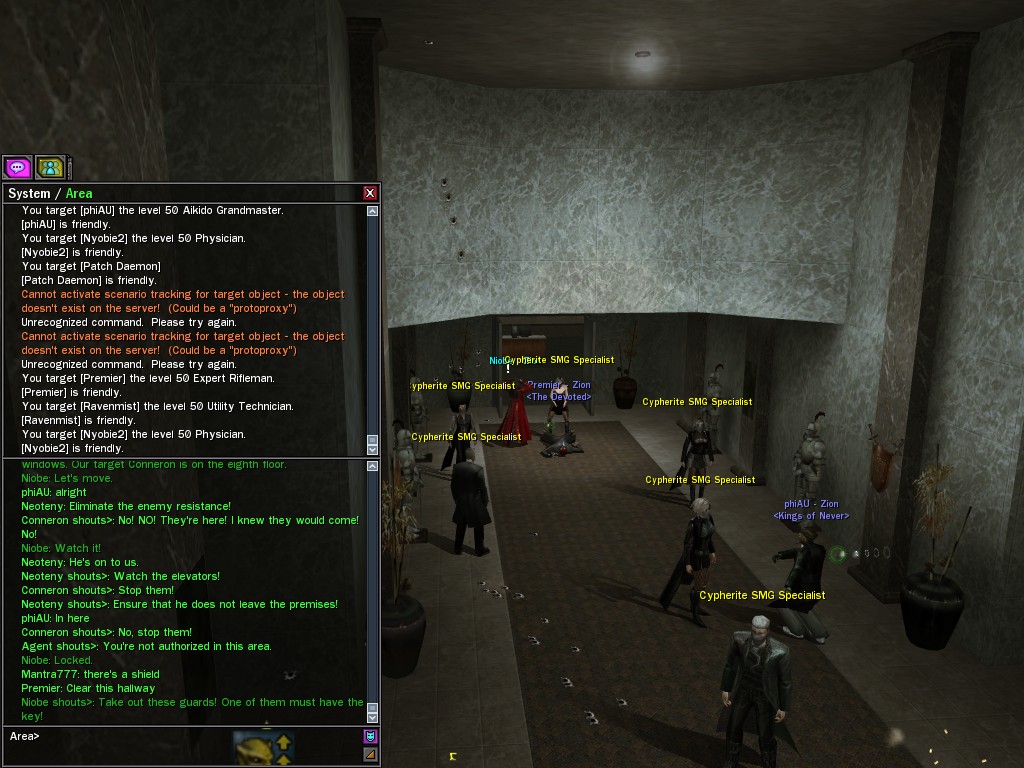The width and height of the screenshot is (1024, 768).
Task: Click the orange triangle resize icon
Action: point(370,754)
